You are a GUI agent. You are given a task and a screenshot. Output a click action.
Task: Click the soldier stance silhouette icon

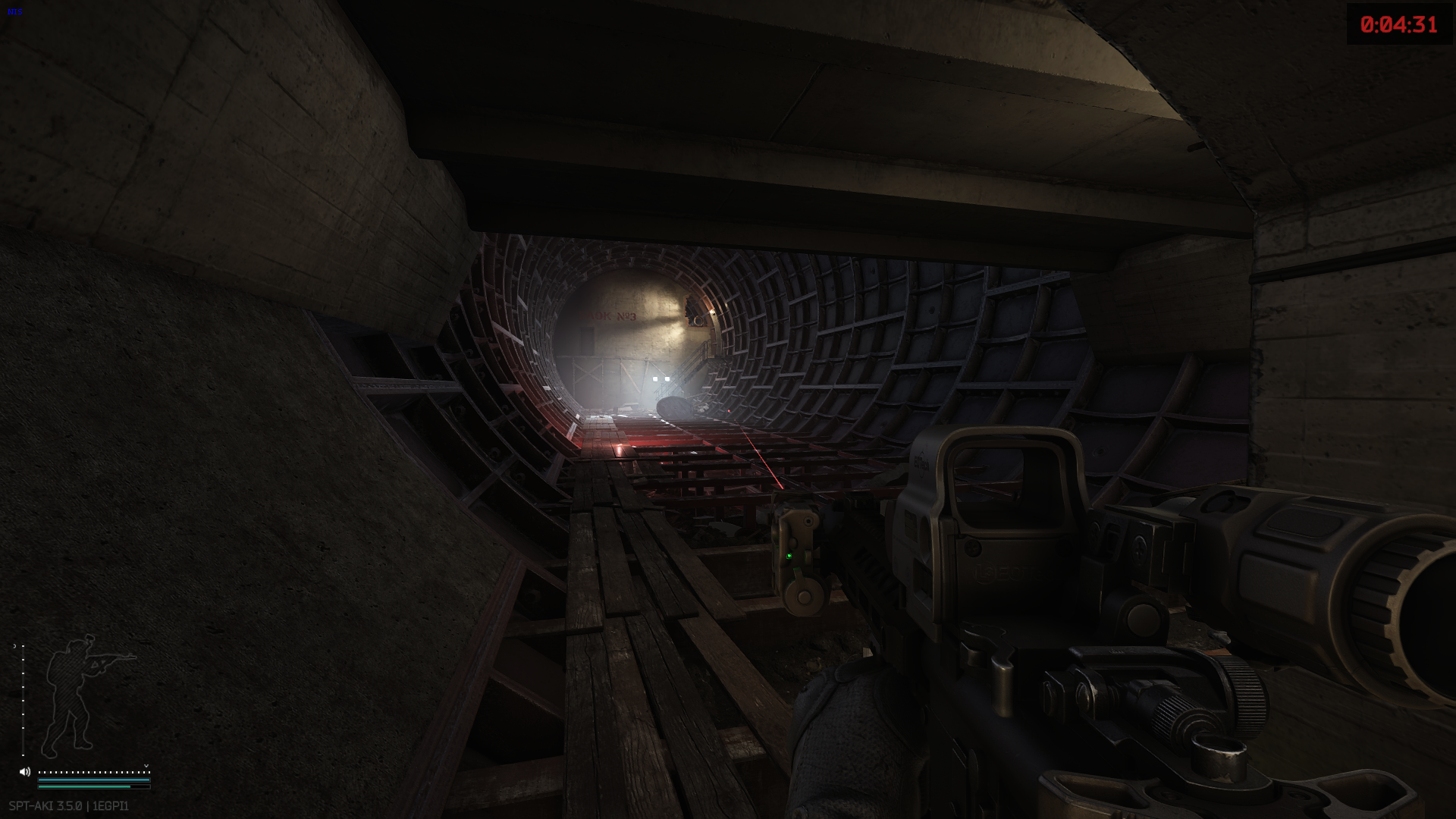(82, 694)
